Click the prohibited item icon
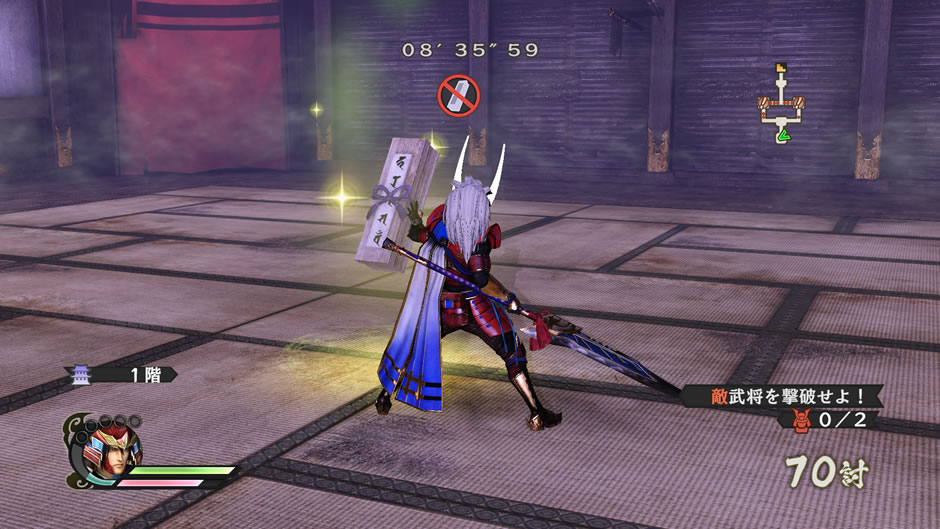The image size is (940, 529). [x=459, y=96]
